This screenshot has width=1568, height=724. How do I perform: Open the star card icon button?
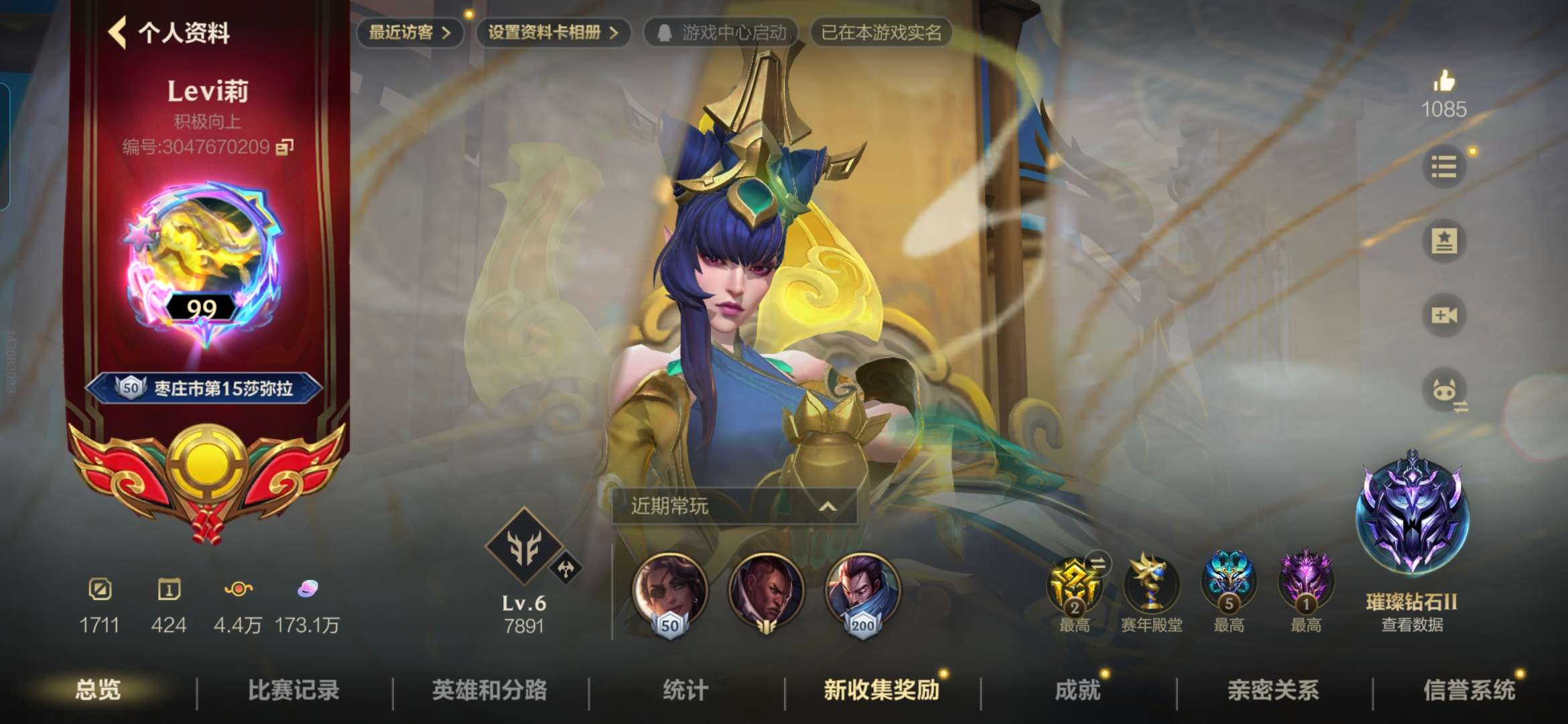click(1443, 241)
